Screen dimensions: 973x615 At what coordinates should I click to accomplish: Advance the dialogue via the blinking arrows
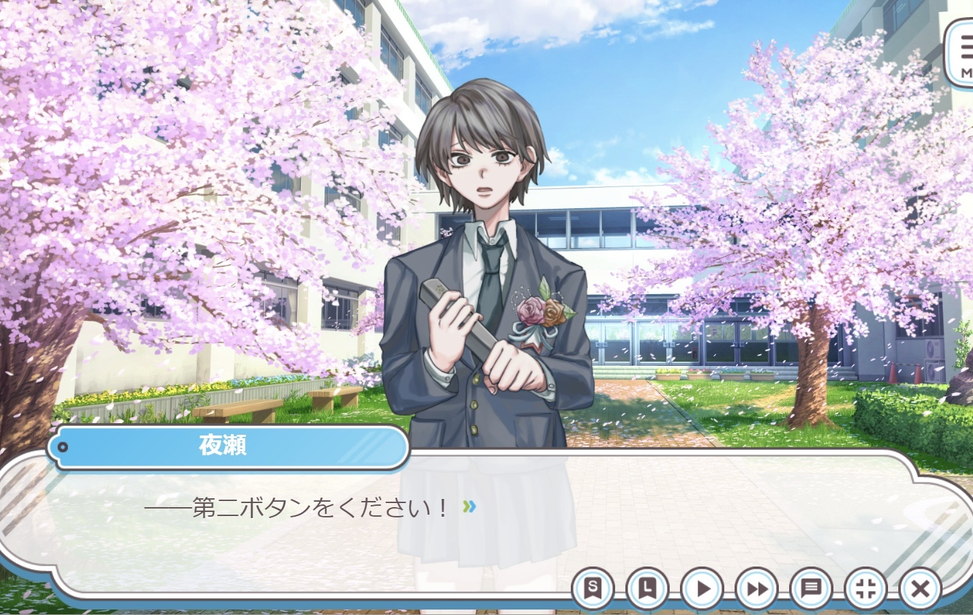click(469, 507)
